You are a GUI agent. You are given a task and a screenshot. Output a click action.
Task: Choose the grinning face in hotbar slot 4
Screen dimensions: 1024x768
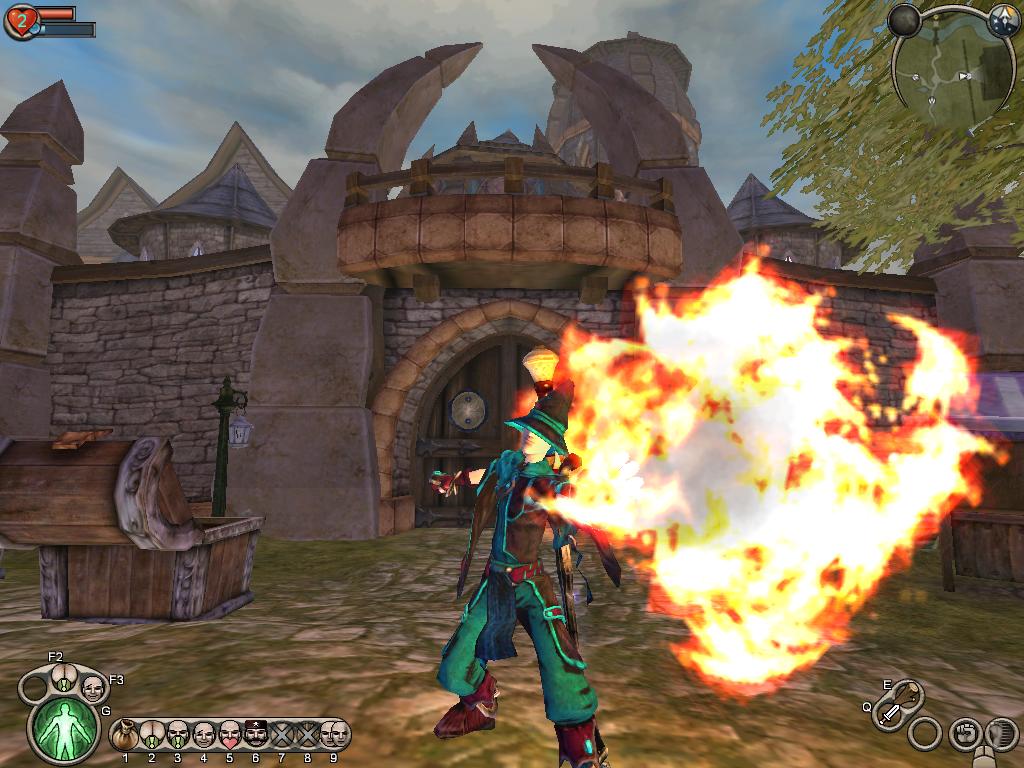coord(203,736)
